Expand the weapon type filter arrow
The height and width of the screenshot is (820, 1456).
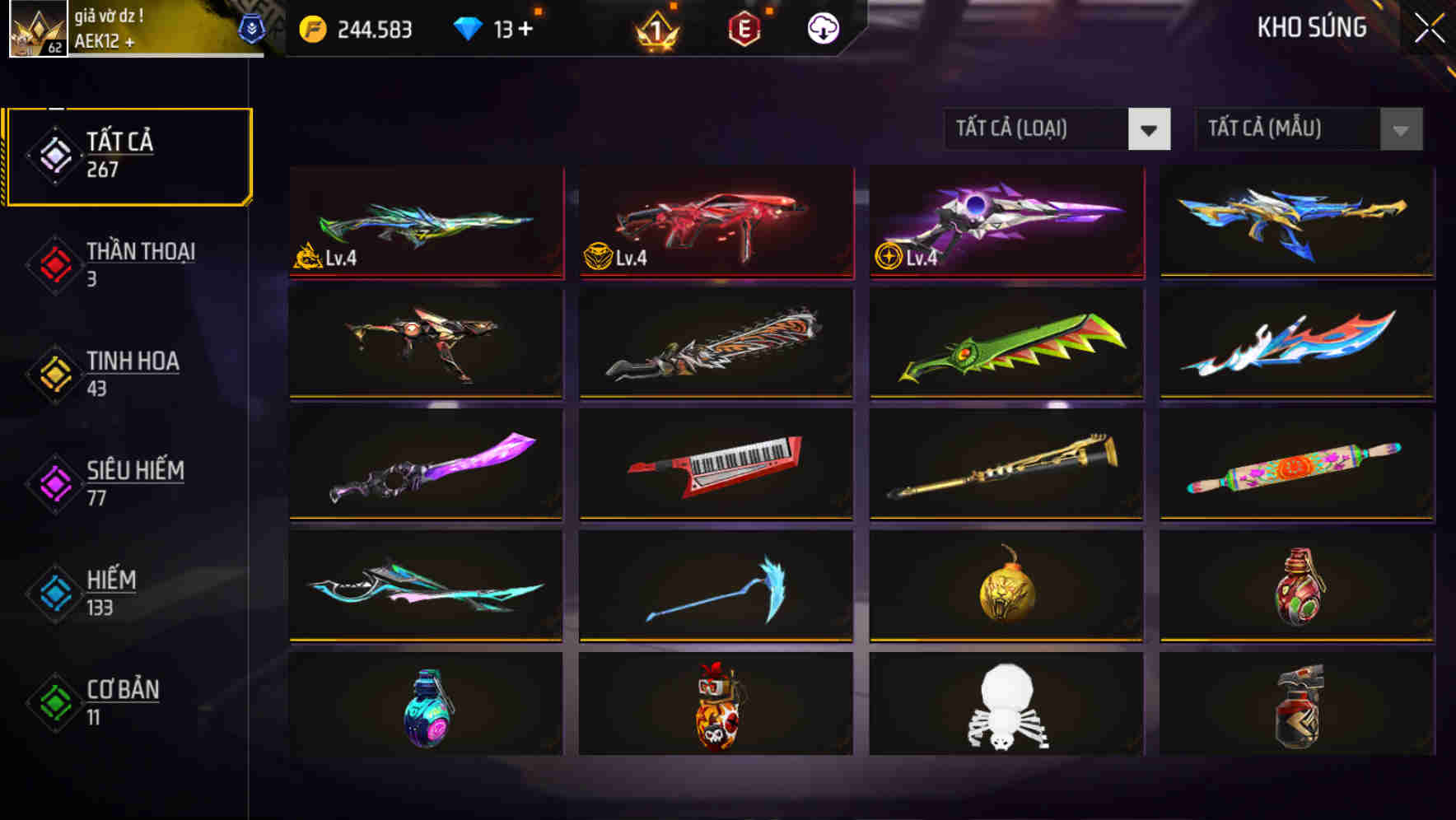pos(1150,129)
